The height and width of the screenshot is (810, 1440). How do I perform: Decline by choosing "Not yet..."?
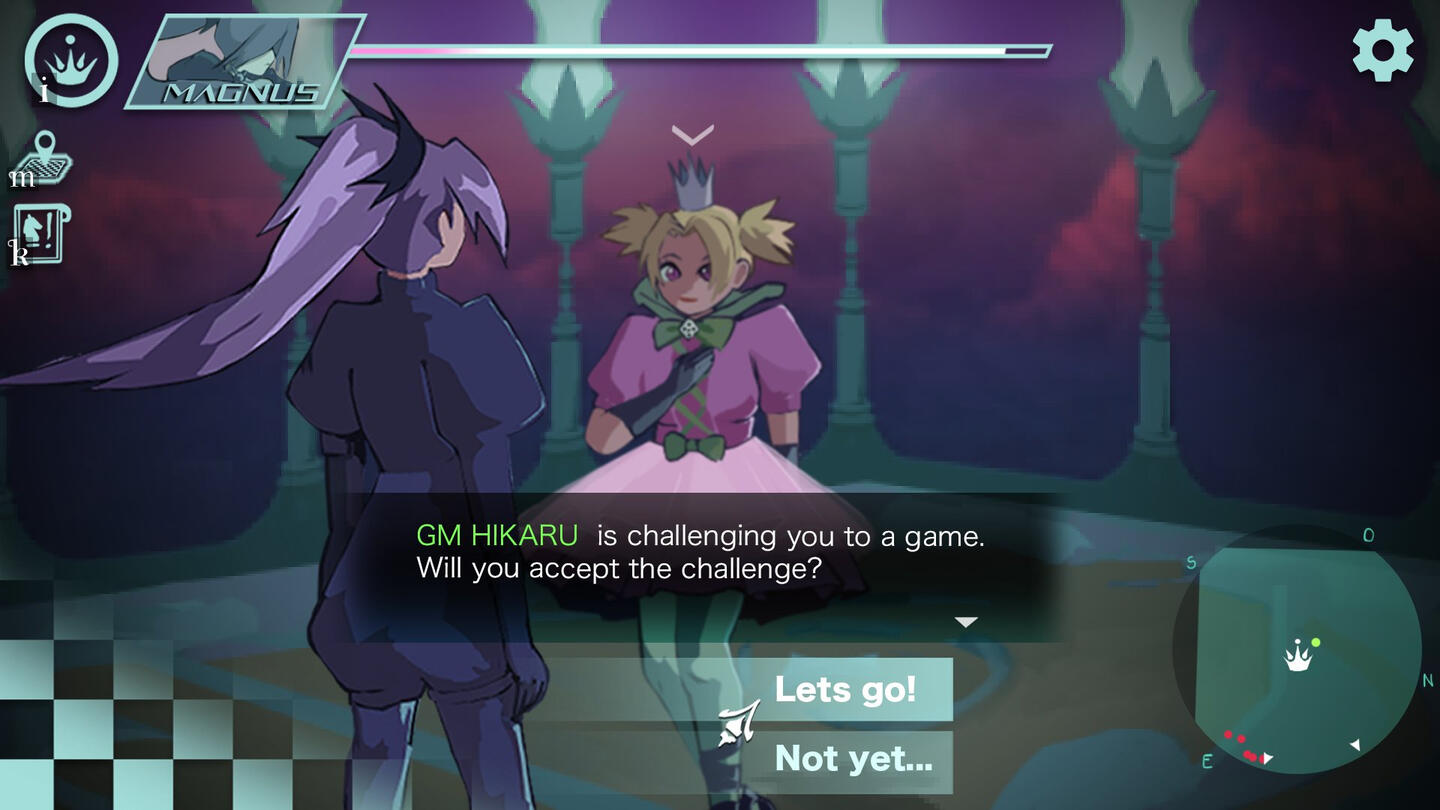(852, 759)
